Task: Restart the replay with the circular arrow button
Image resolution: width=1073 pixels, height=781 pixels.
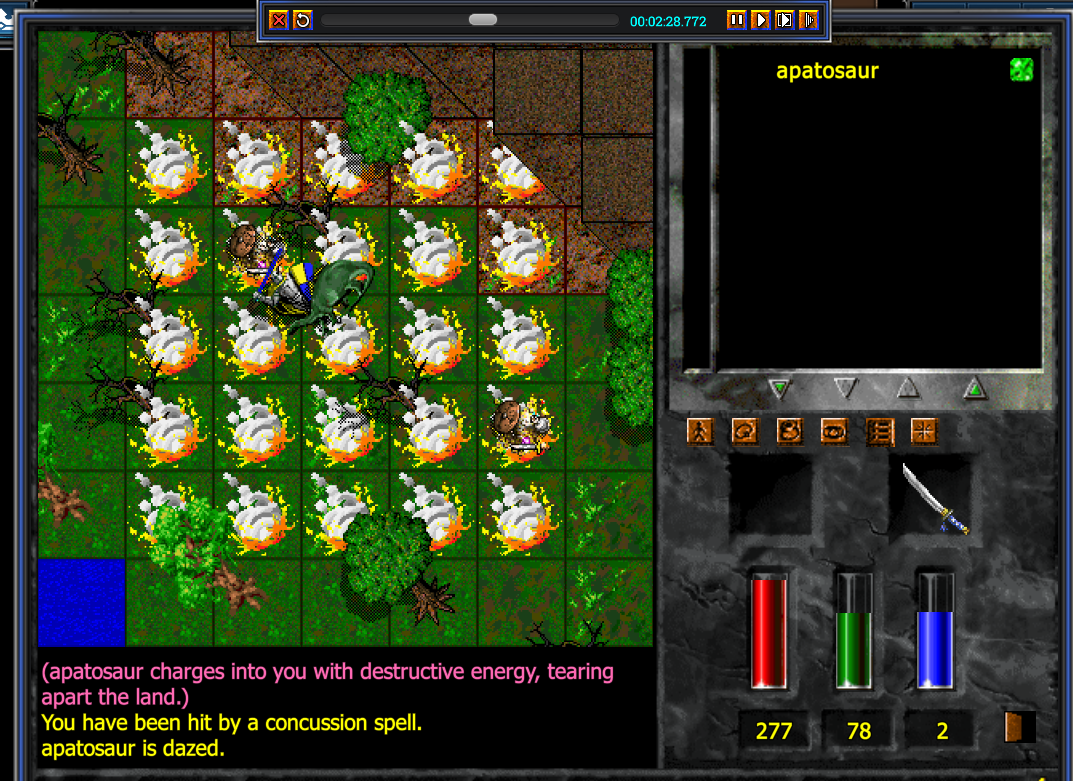Action: tap(302, 20)
